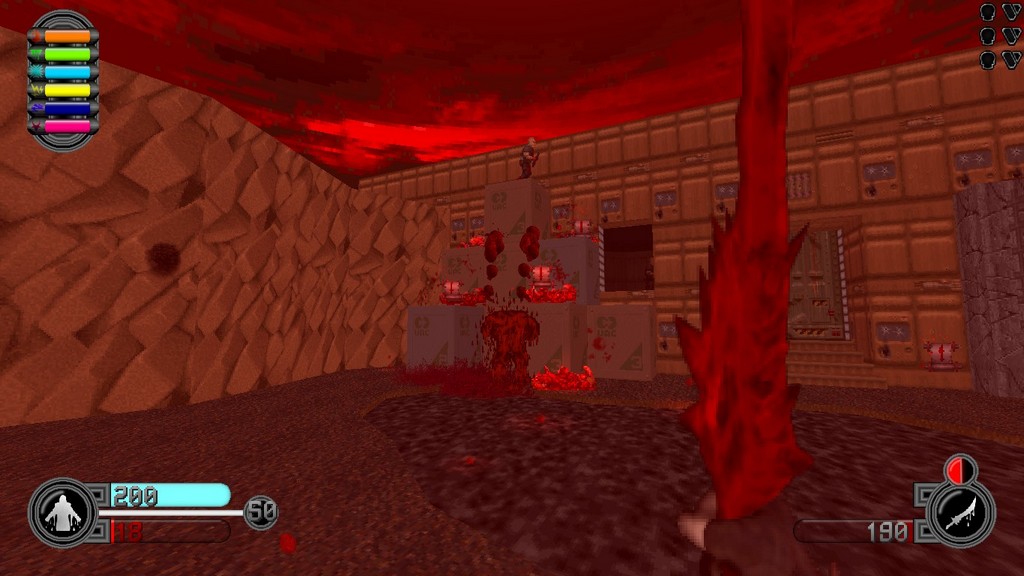Select the dark blue ammo icon

click(36, 108)
